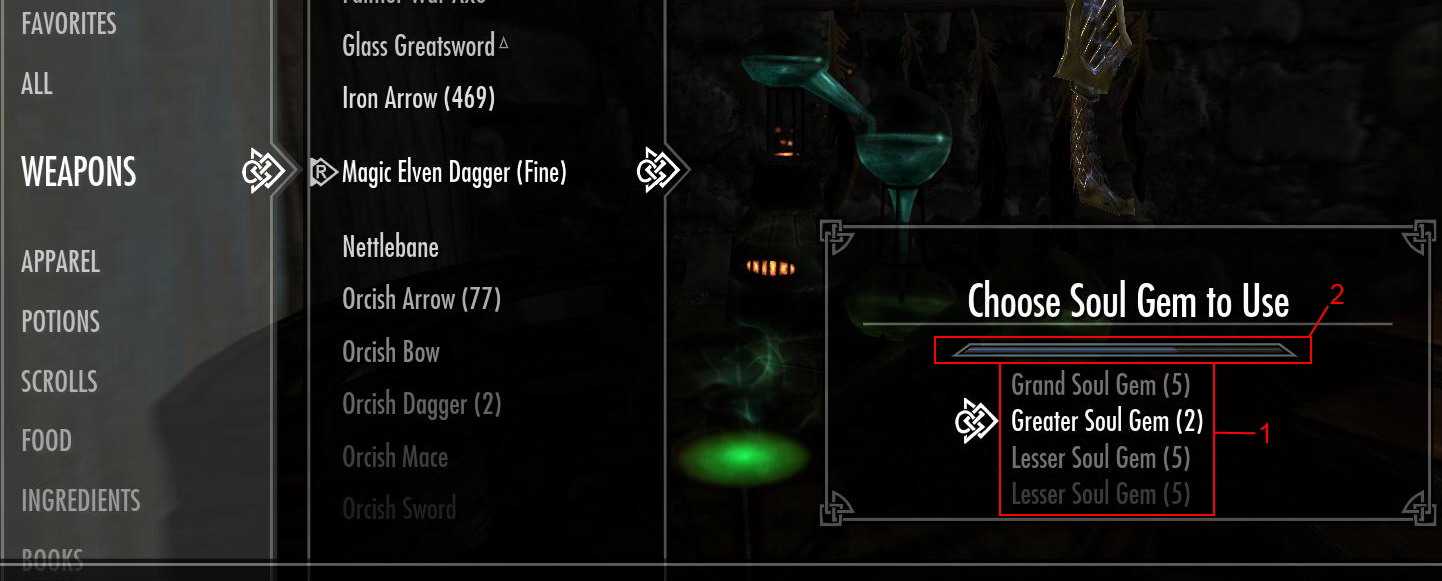This screenshot has height=581, width=1442.
Task: Select the Weapons category
Action: pyautogui.click(x=79, y=172)
